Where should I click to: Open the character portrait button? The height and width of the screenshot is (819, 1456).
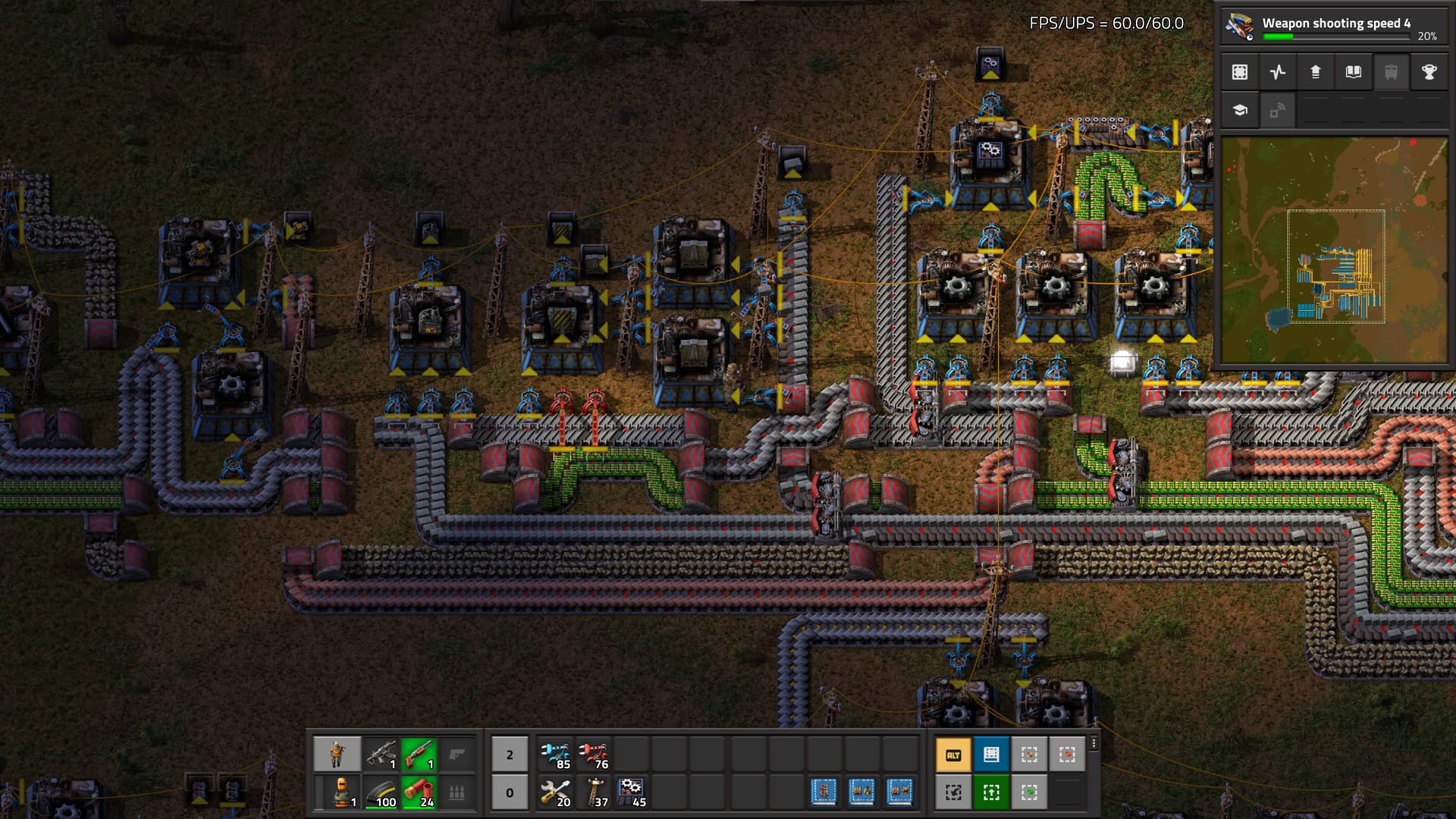[x=337, y=755]
